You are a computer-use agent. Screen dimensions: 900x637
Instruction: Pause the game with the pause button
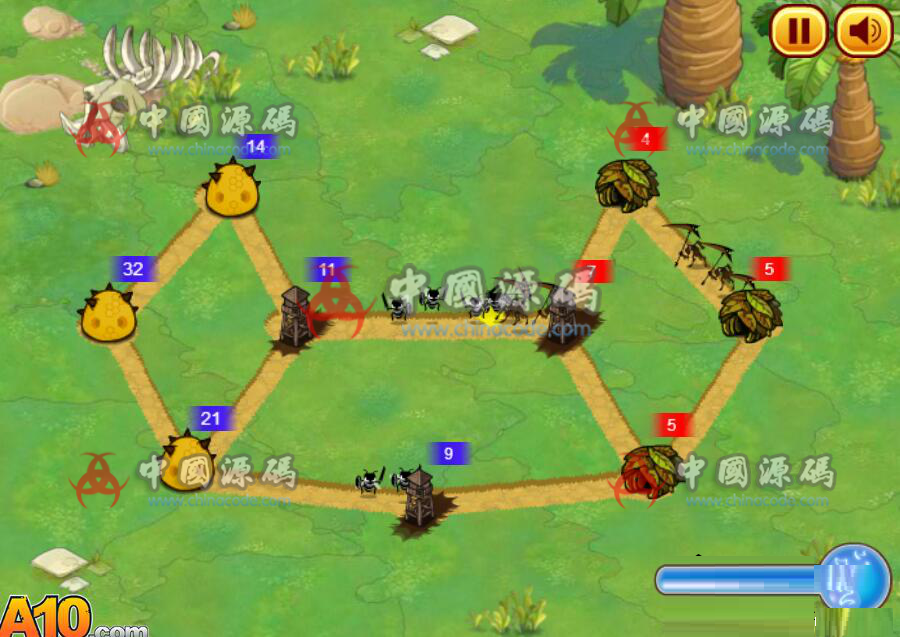(x=798, y=31)
